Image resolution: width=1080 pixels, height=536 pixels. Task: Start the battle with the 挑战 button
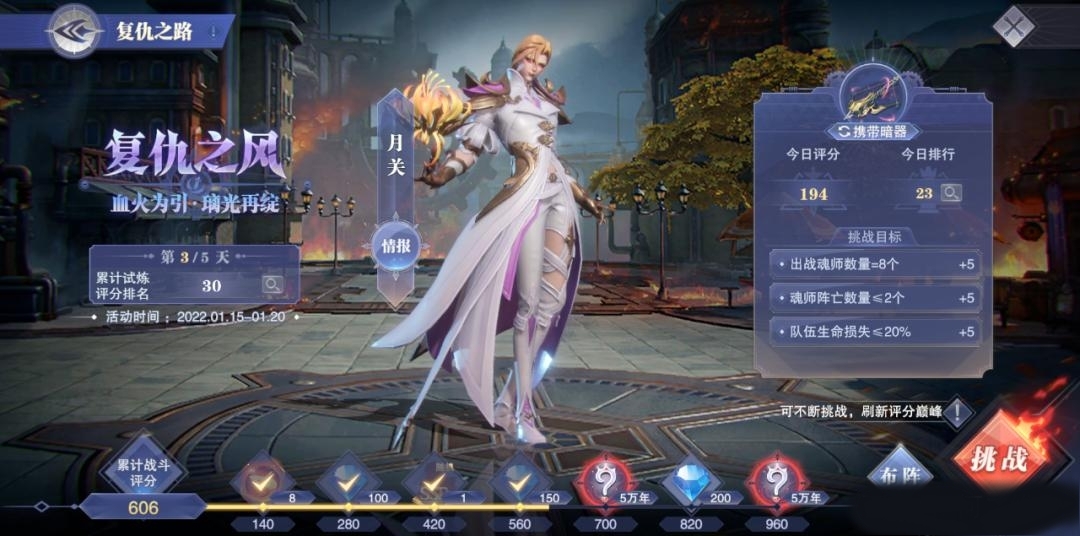(x=996, y=458)
